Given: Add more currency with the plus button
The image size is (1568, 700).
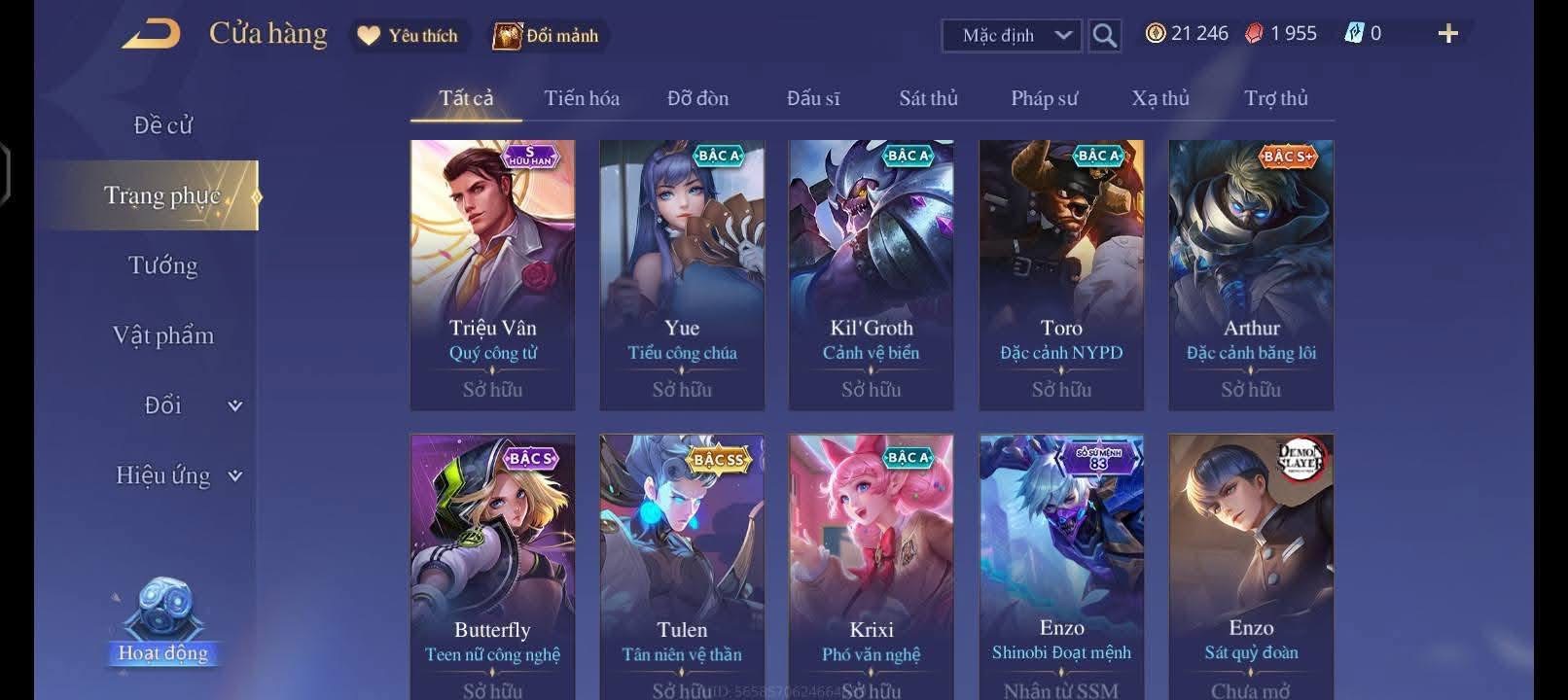Looking at the screenshot, I should 1447,34.
